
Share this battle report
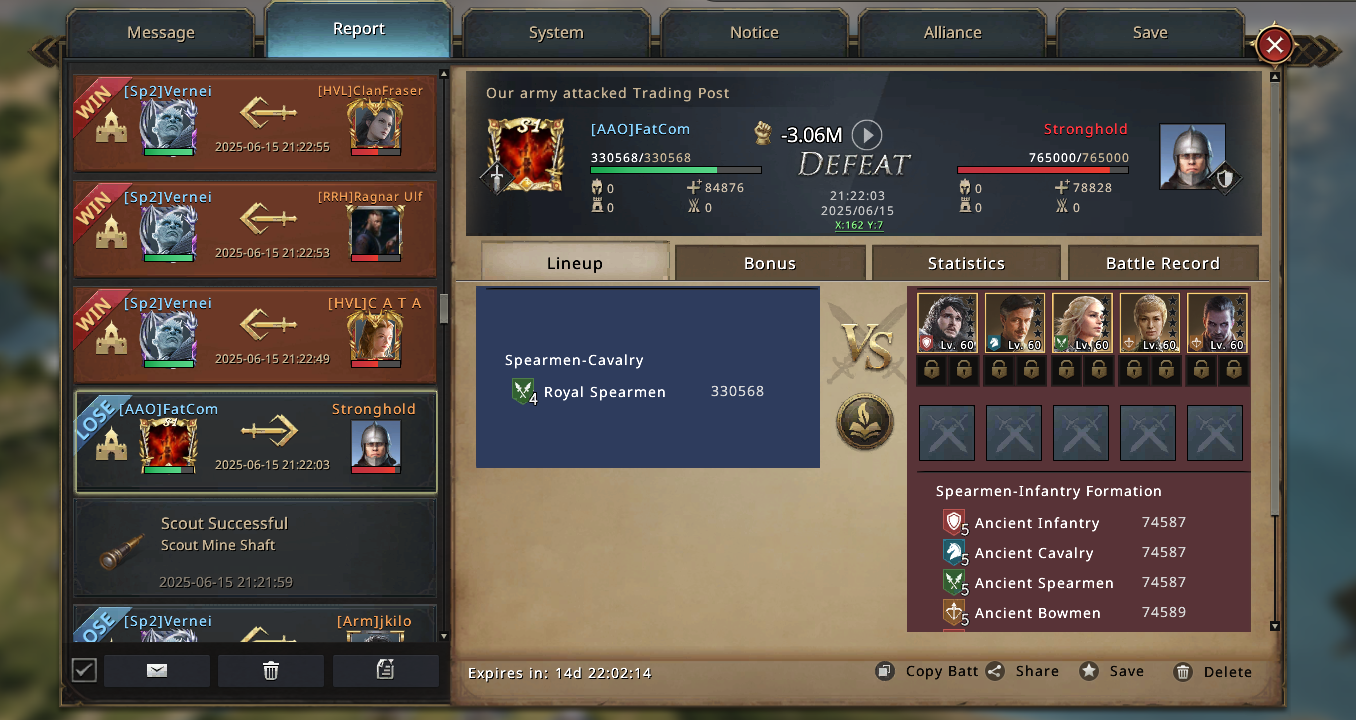[1023, 672]
